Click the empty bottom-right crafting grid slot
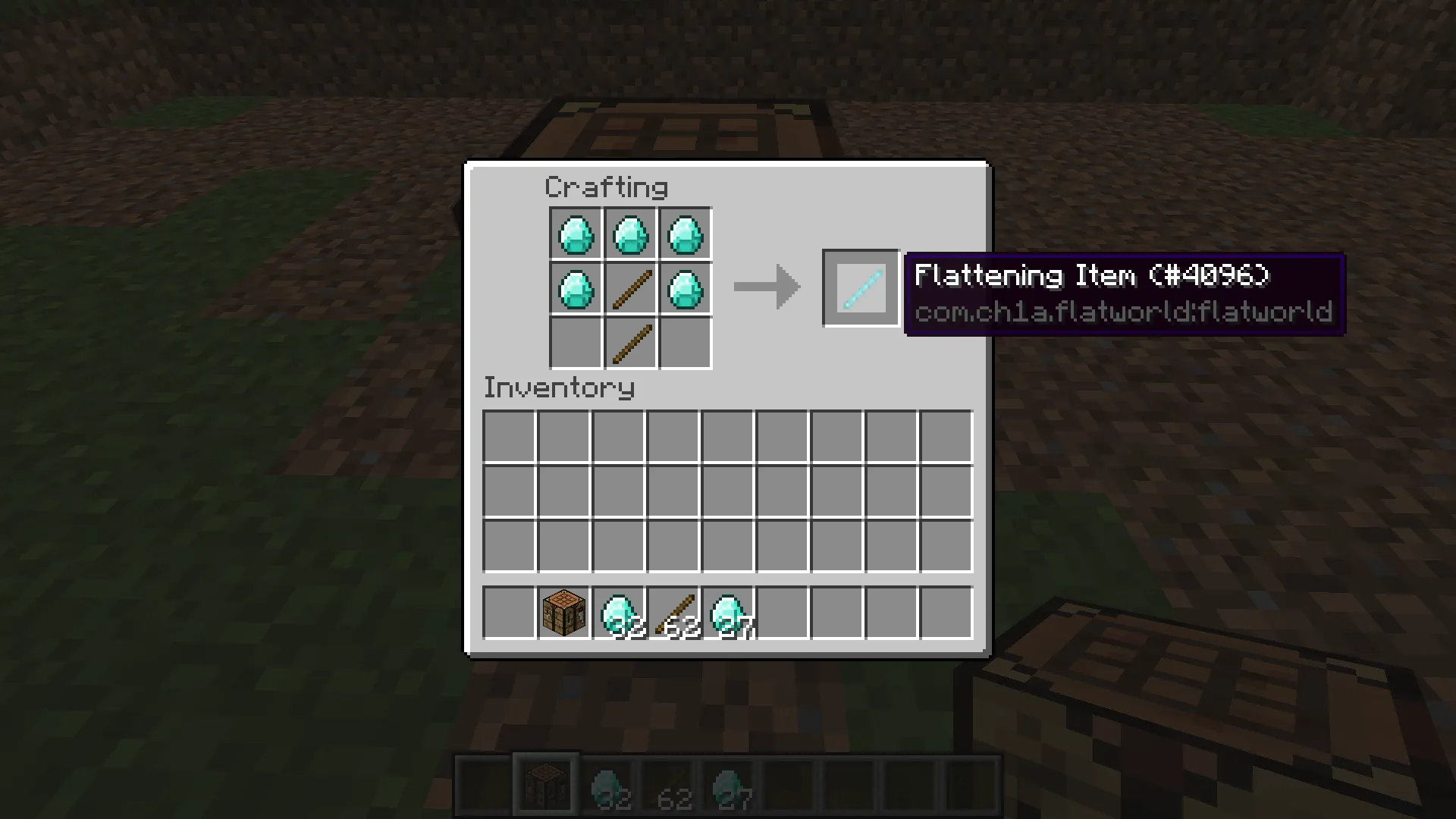This screenshot has height=819, width=1456. (685, 343)
